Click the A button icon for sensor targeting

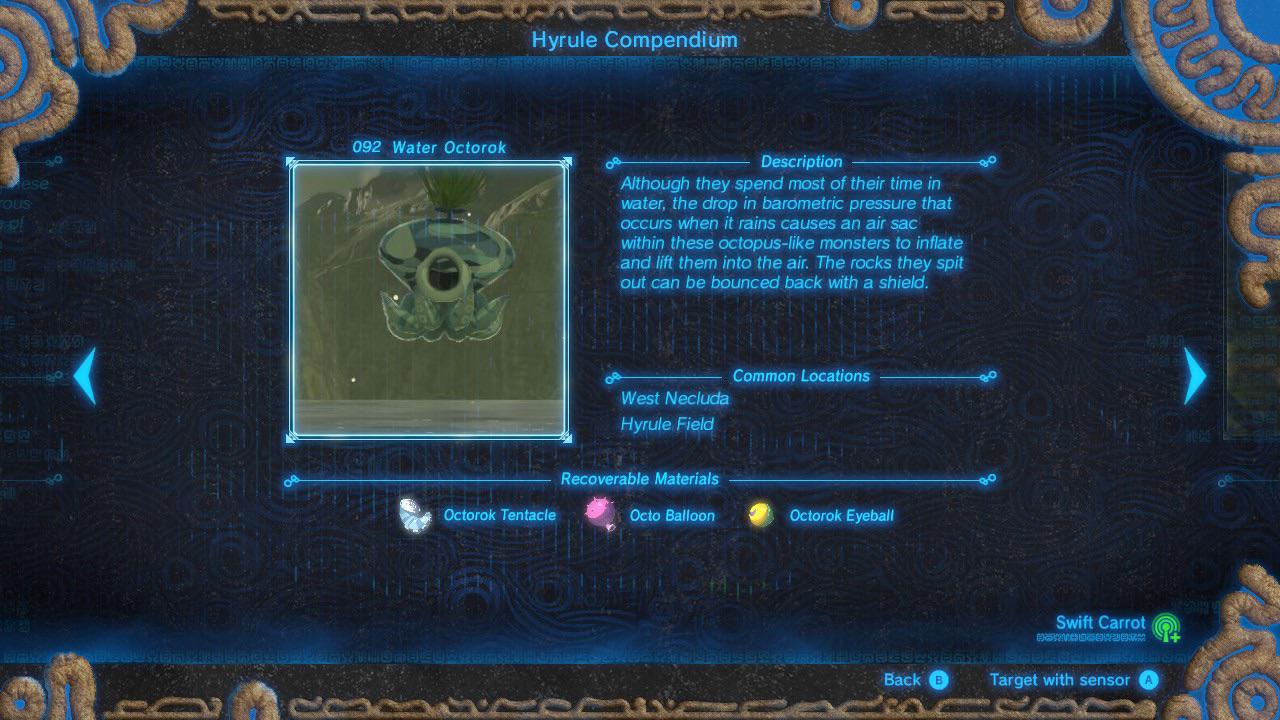1150,679
